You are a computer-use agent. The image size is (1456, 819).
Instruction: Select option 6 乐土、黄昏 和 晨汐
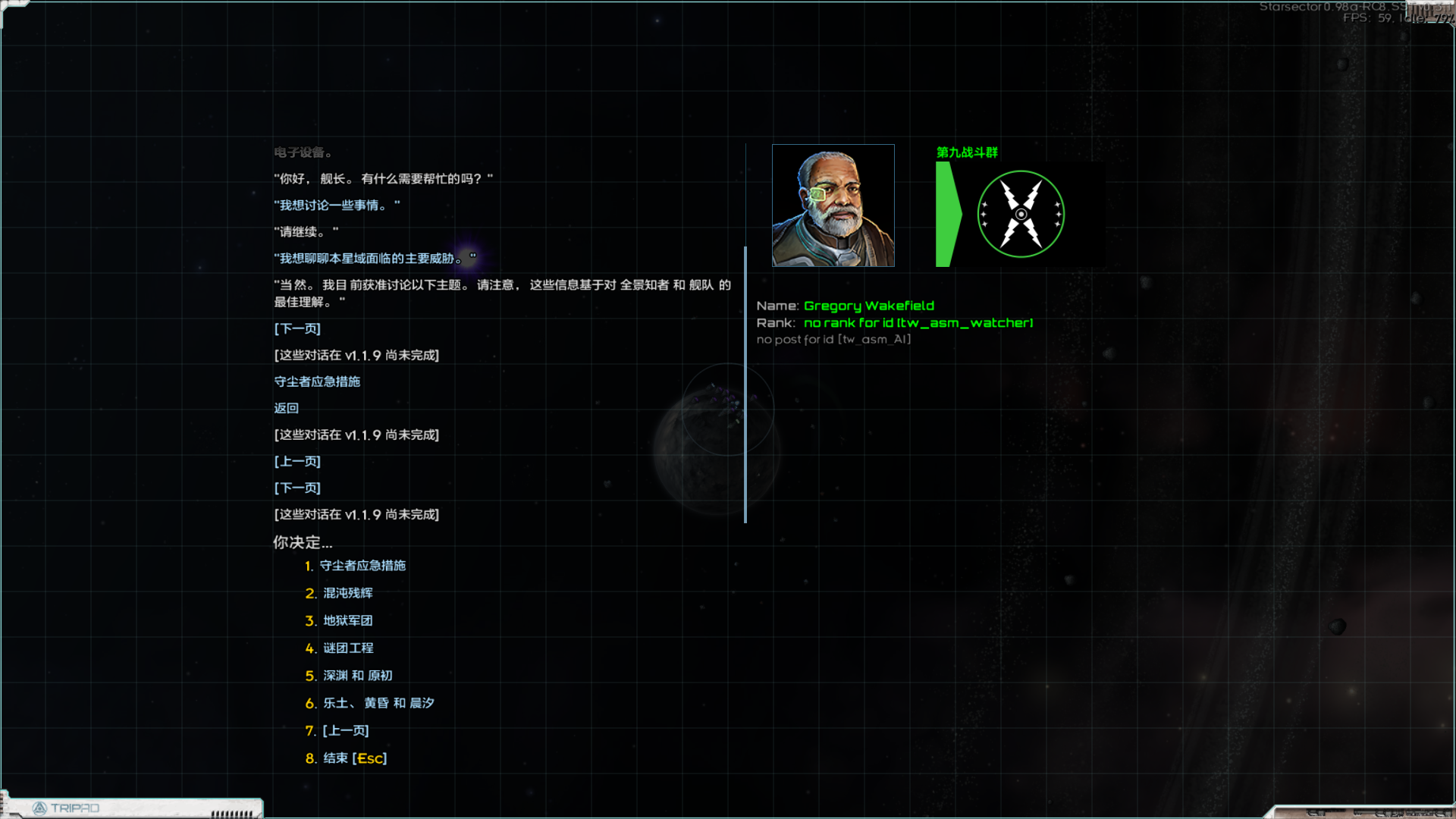pos(378,703)
